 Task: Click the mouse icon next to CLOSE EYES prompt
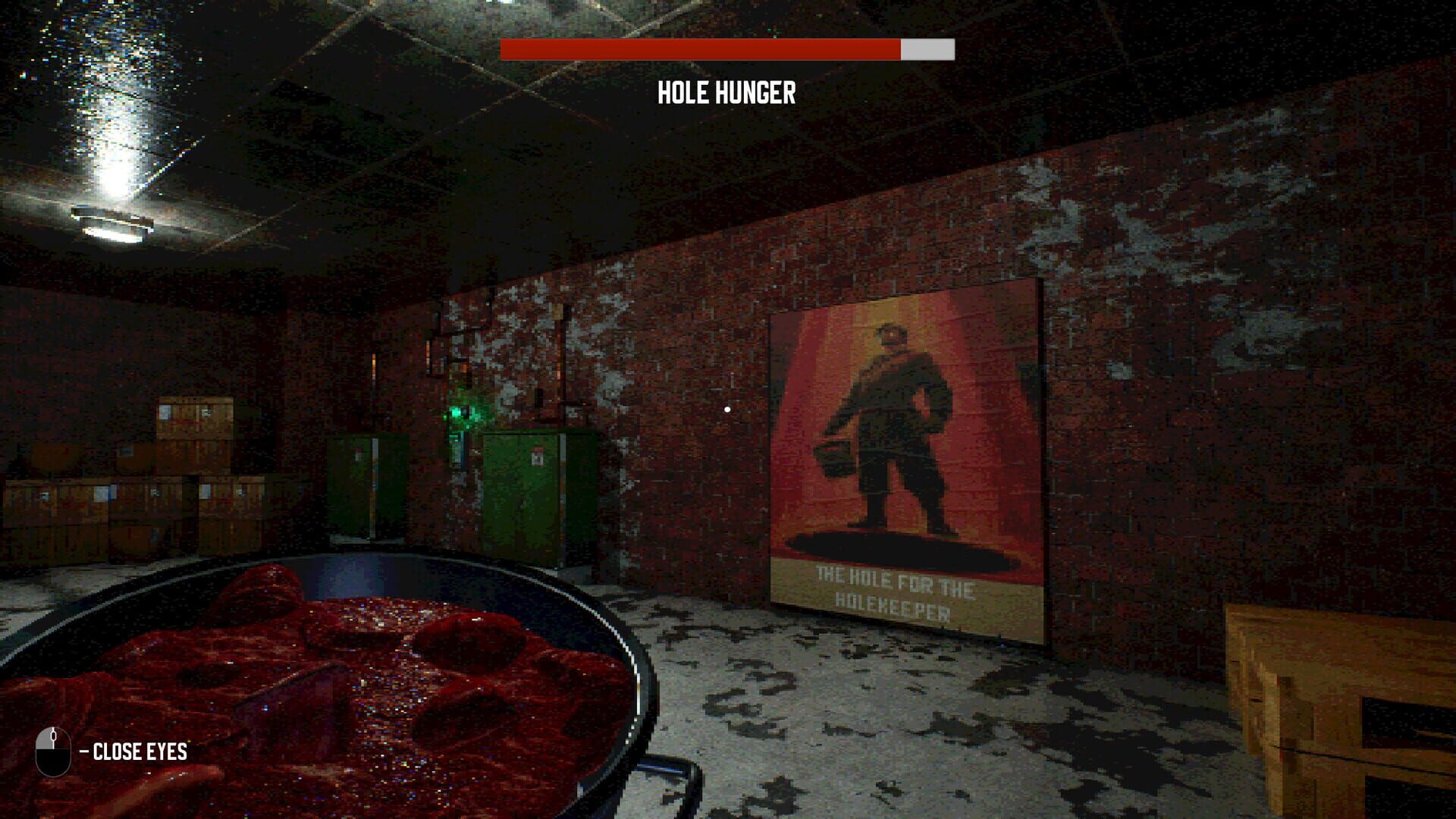pyautogui.click(x=52, y=753)
